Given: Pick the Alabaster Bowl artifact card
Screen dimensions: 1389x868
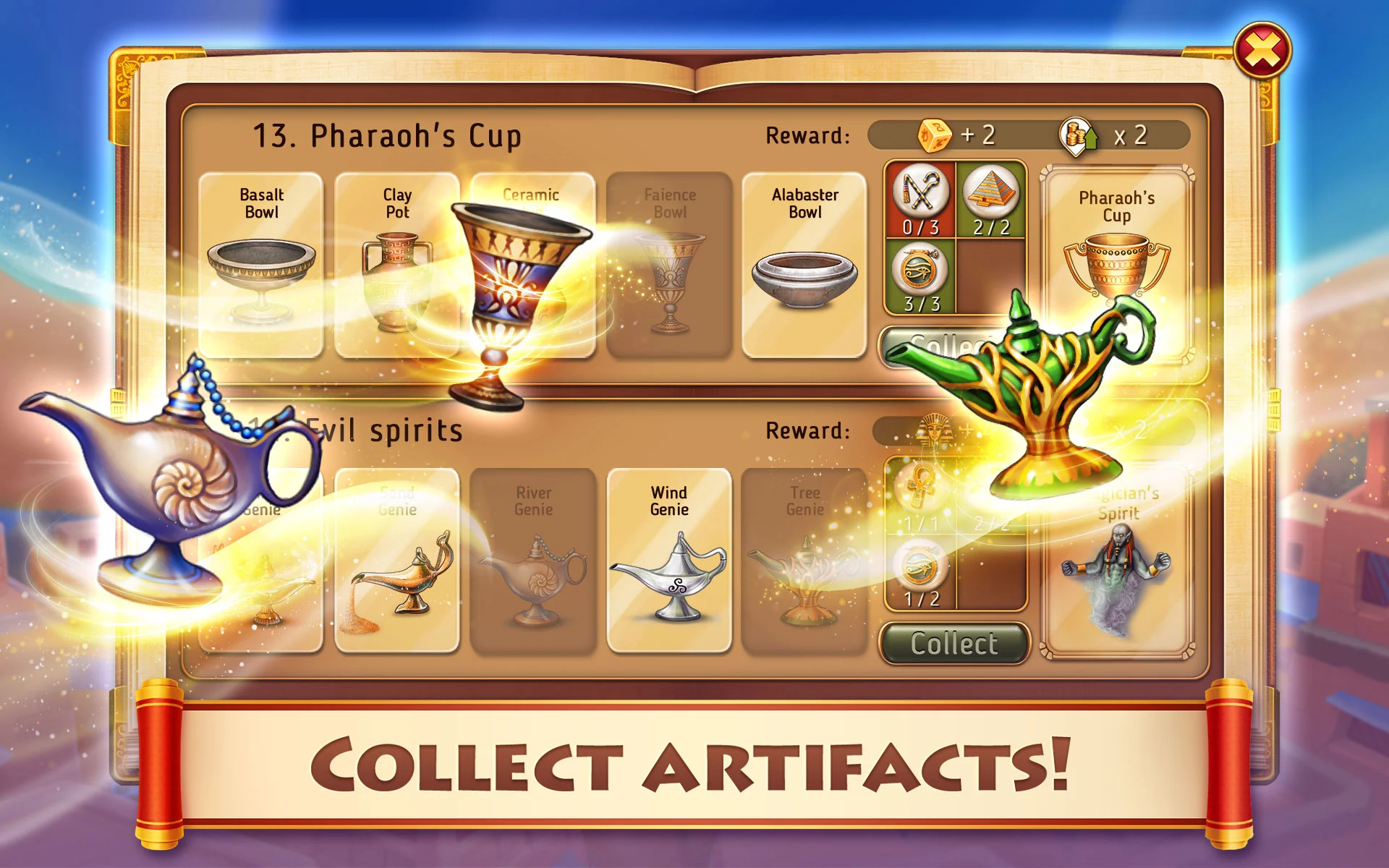Looking at the screenshot, I should (x=804, y=264).
